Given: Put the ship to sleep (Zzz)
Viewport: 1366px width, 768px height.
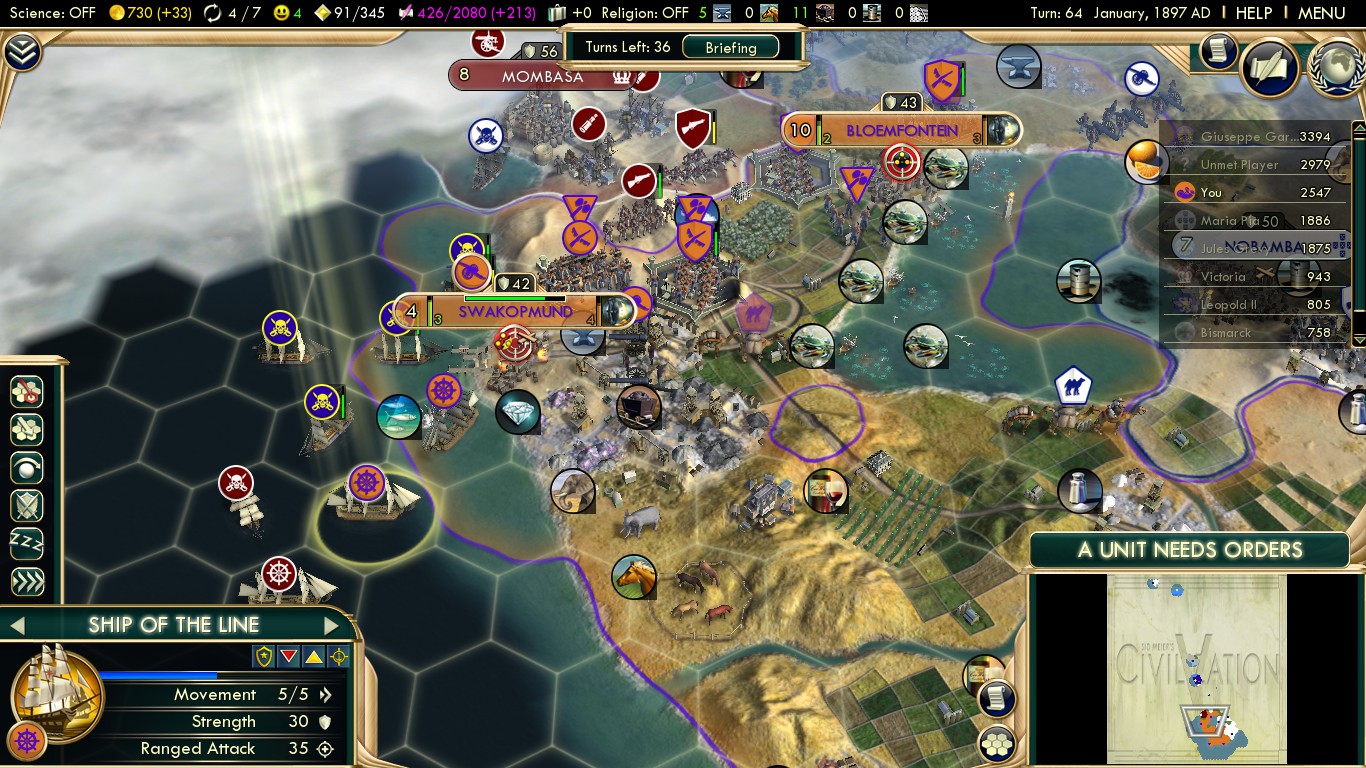Looking at the screenshot, I should [27, 544].
